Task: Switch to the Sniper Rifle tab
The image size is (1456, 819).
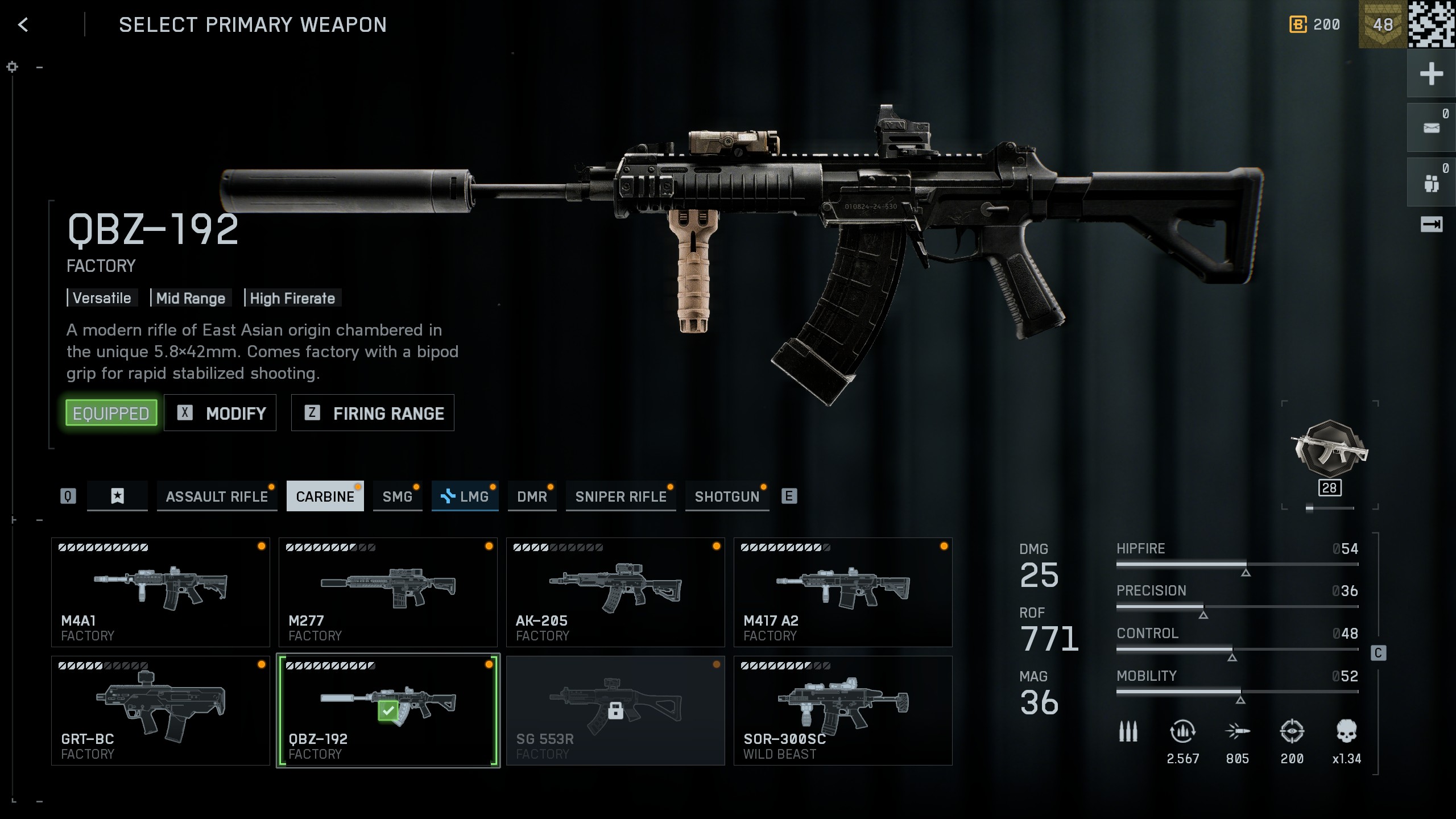Action: tap(621, 497)
